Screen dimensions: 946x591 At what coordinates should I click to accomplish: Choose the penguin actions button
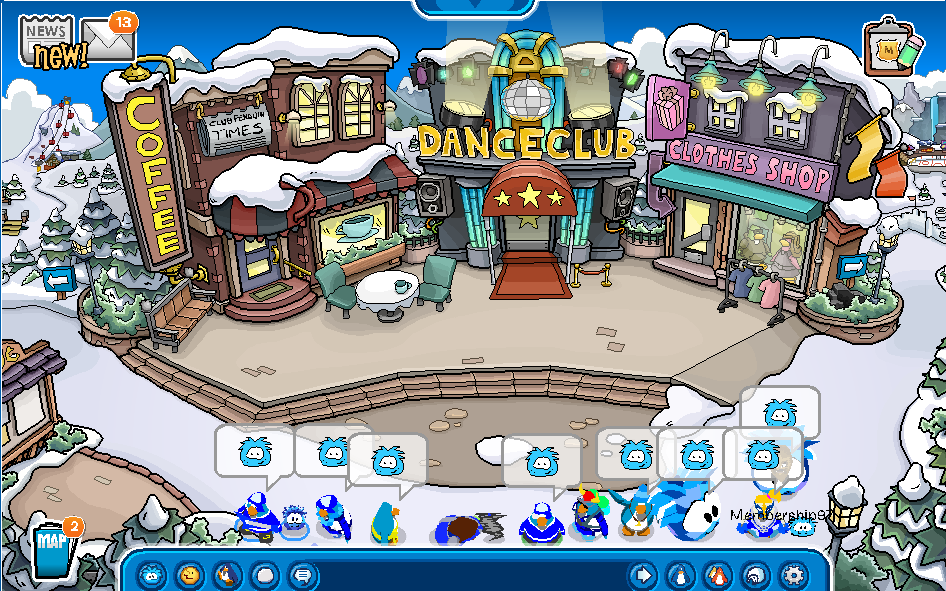(227, 575)
